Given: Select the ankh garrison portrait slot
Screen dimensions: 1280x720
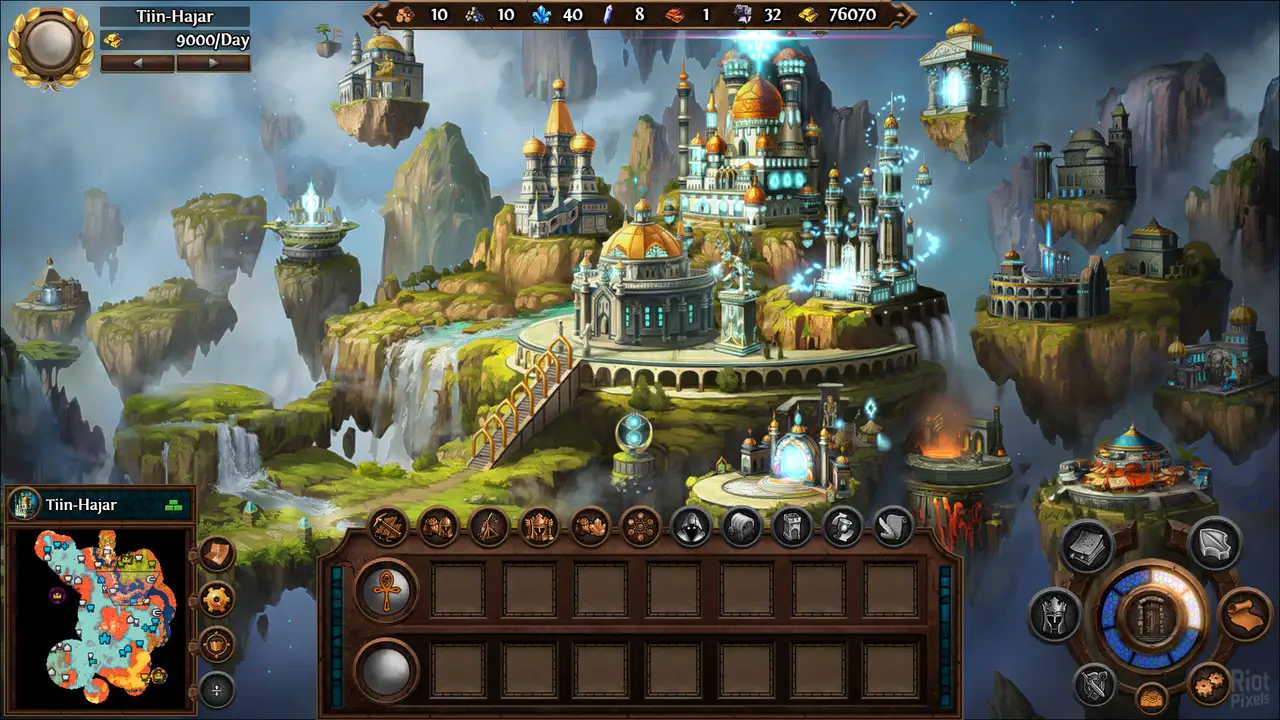Looking at the screenshot, I should click(x=386, y=591).
